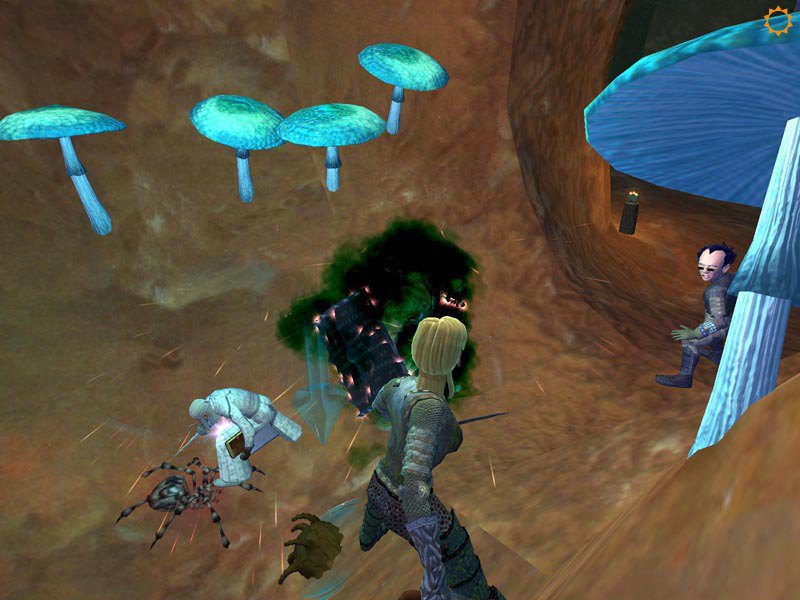Screen dimensions: 800x600
Task: Click the orange sun icon
Action: point(777,20)
